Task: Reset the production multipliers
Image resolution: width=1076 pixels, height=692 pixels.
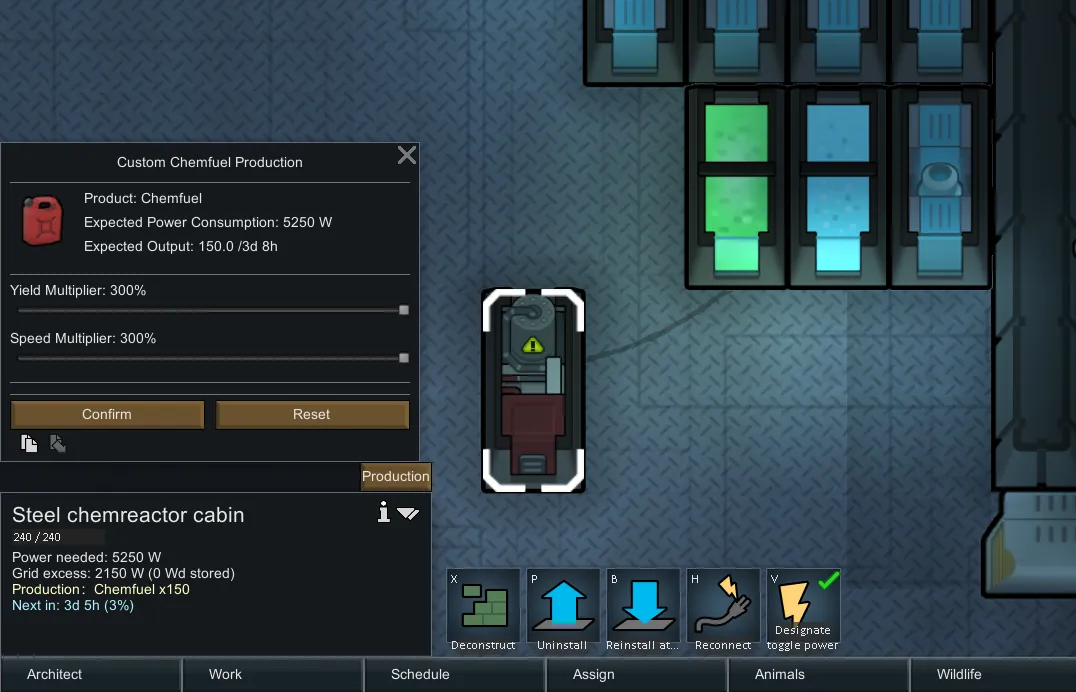Action: point(312,414)
